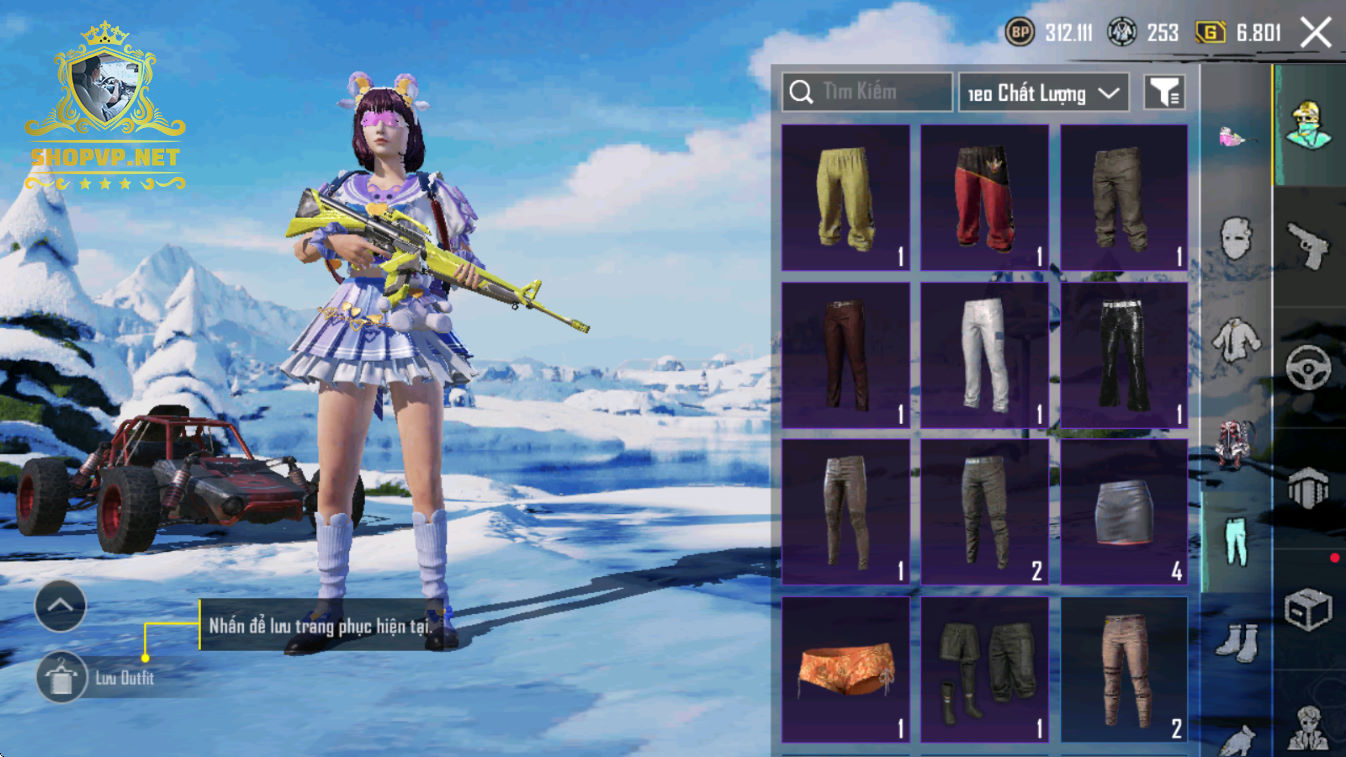Switch to the pistol weapons tab
The height and width of the screenshot is (757, 1346).
pyautogui.click(x=1308, y=246)
